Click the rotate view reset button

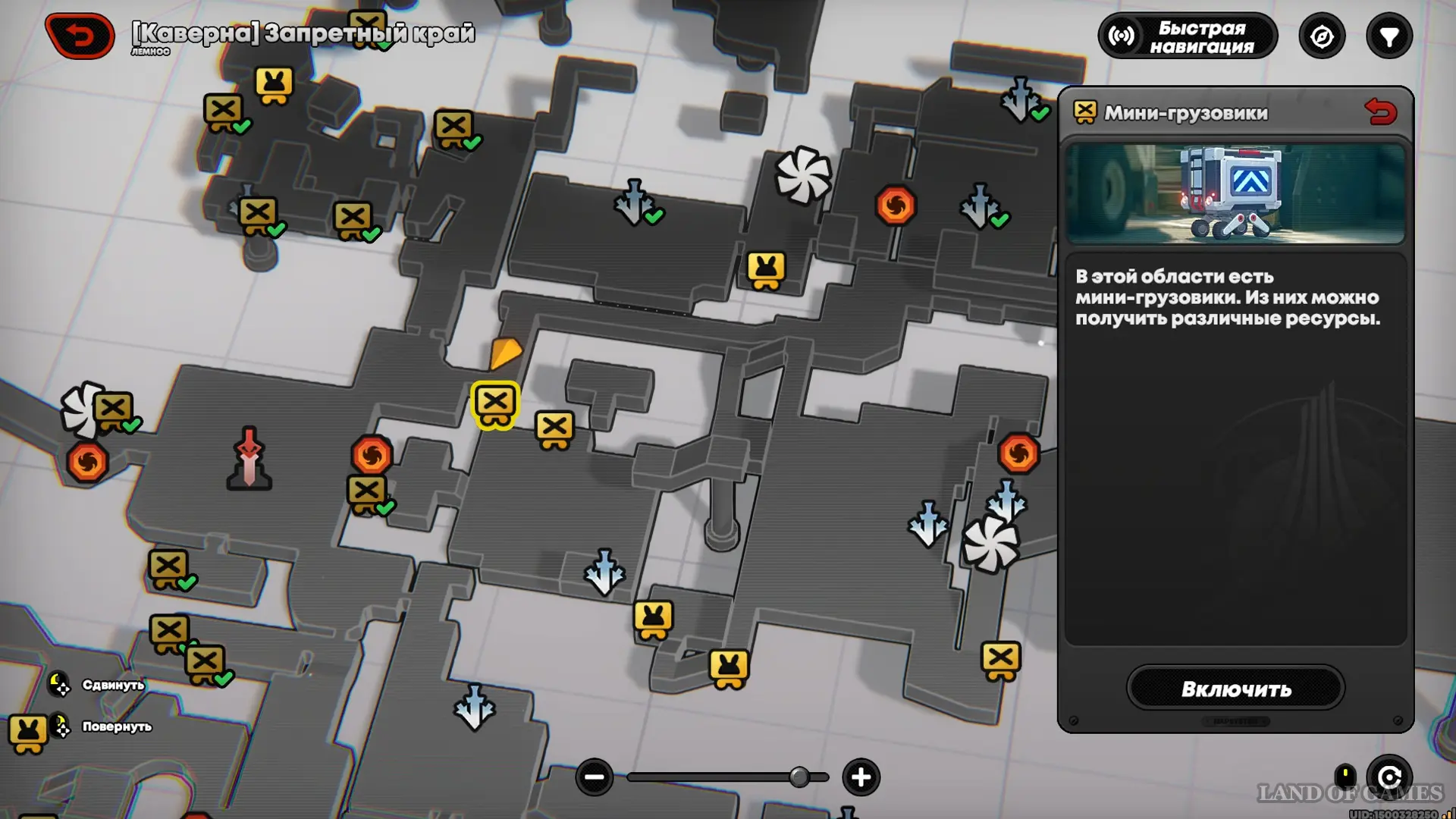coord(1389,777)
